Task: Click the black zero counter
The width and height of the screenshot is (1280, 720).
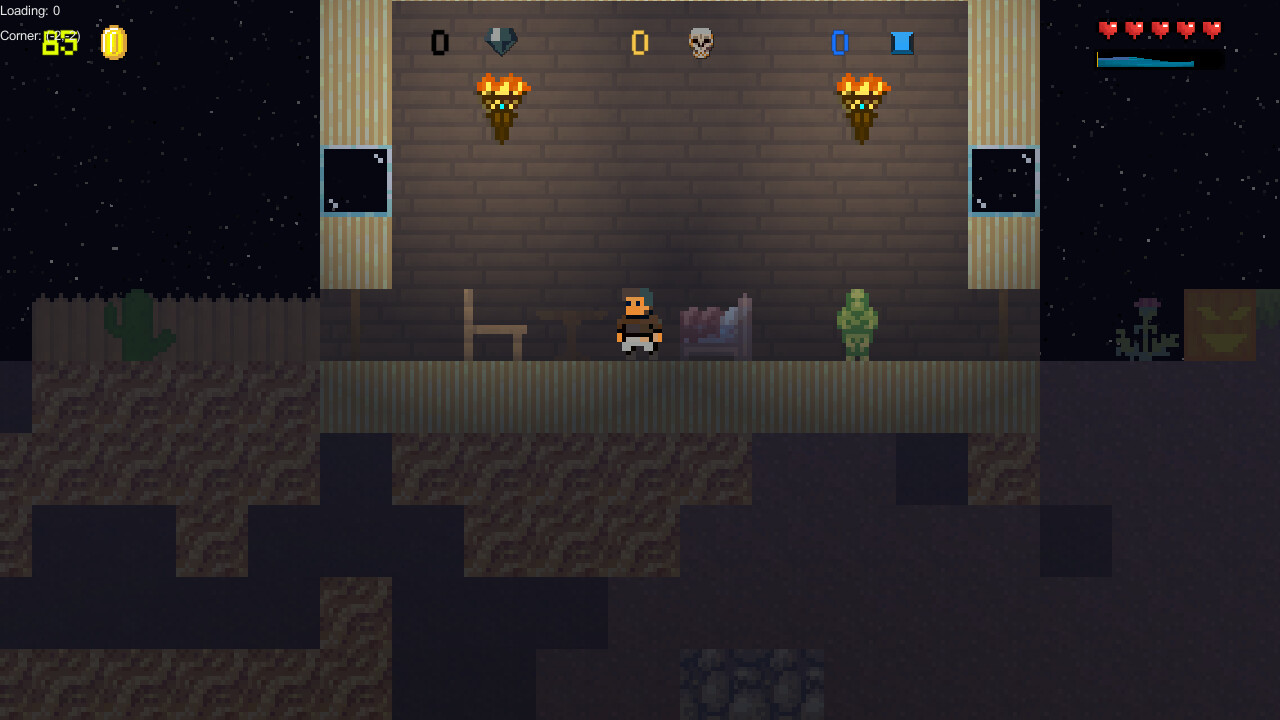Action: coord(439,42)
